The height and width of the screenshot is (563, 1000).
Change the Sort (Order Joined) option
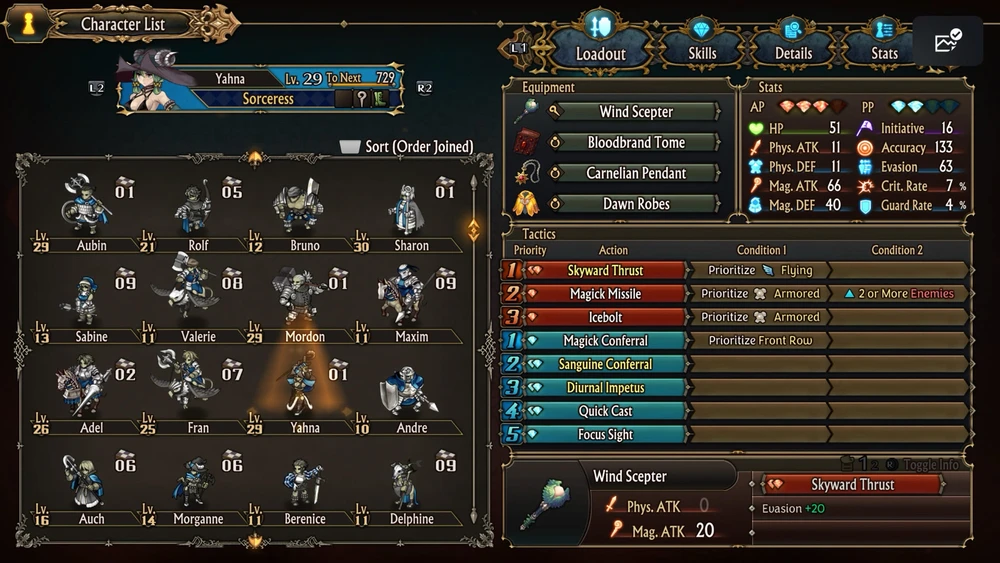point(407,147)
